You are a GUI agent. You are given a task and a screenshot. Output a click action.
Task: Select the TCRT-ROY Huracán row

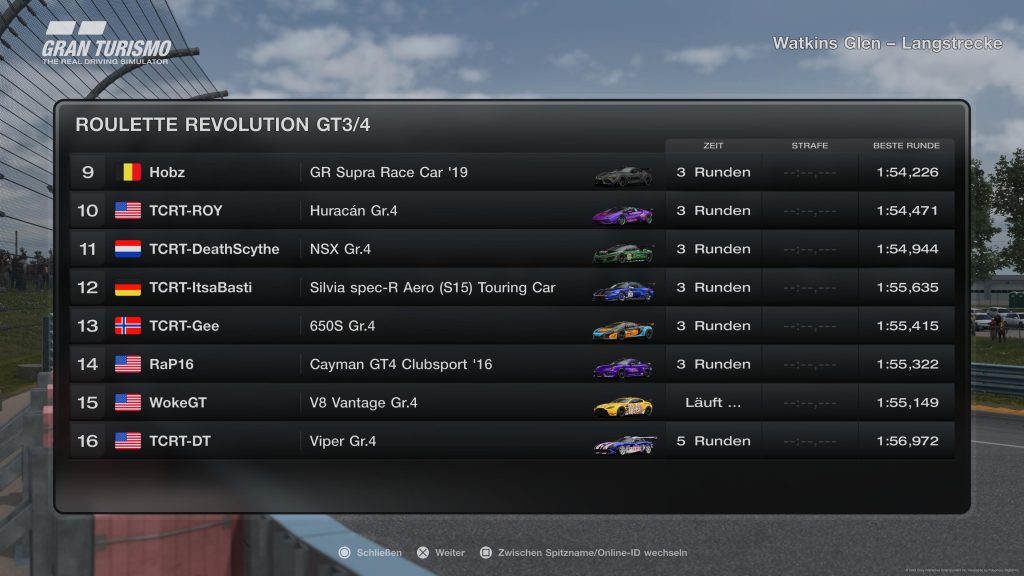click(x=511, y=211)
